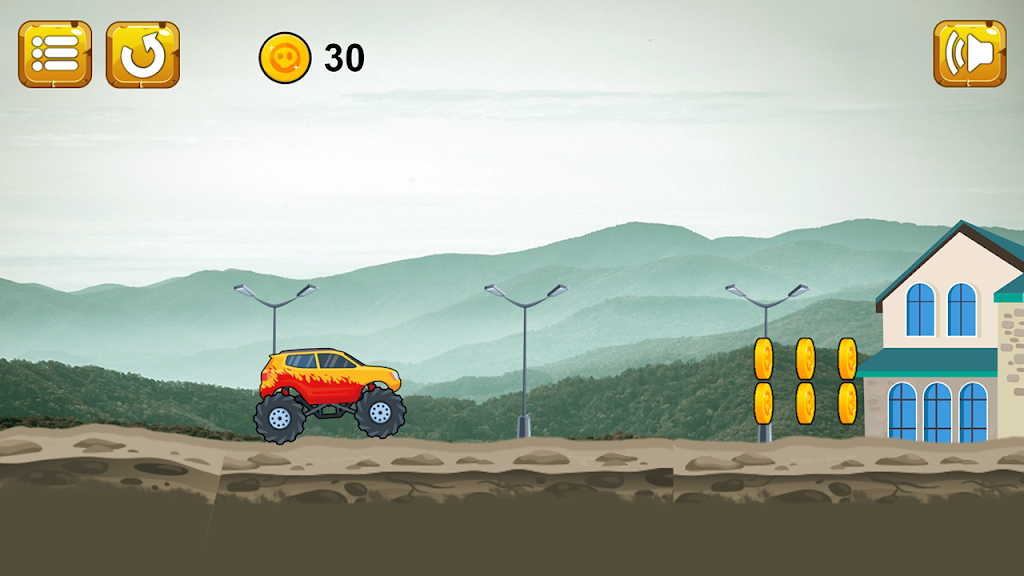Toggle sound with the speaker button

point(969,54)
